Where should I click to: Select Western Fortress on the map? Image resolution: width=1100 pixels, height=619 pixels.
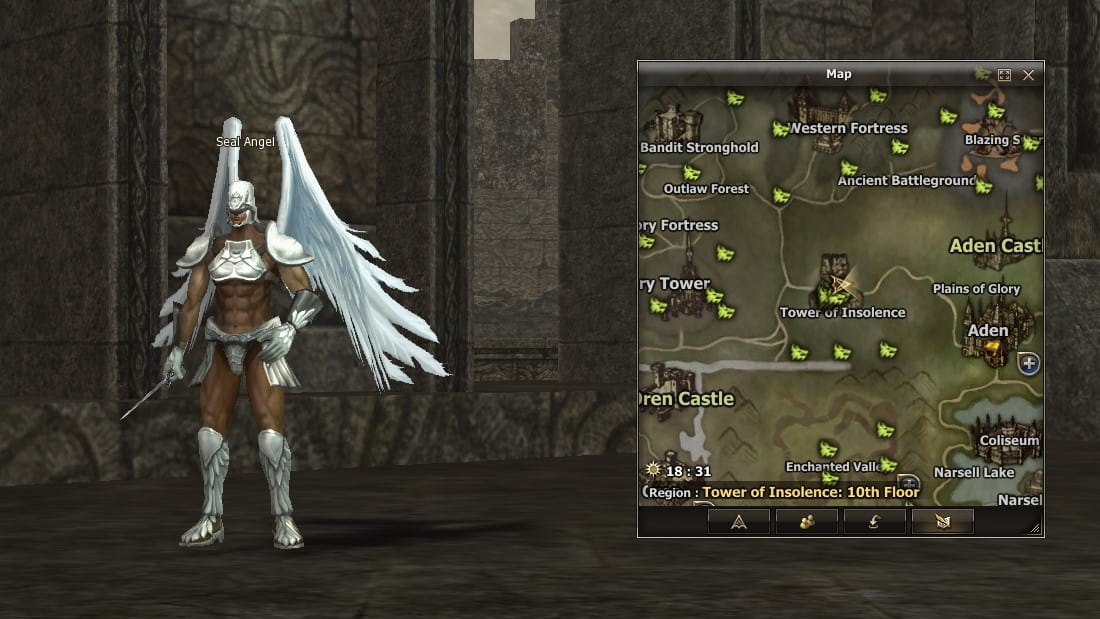(x=848, y=128)
